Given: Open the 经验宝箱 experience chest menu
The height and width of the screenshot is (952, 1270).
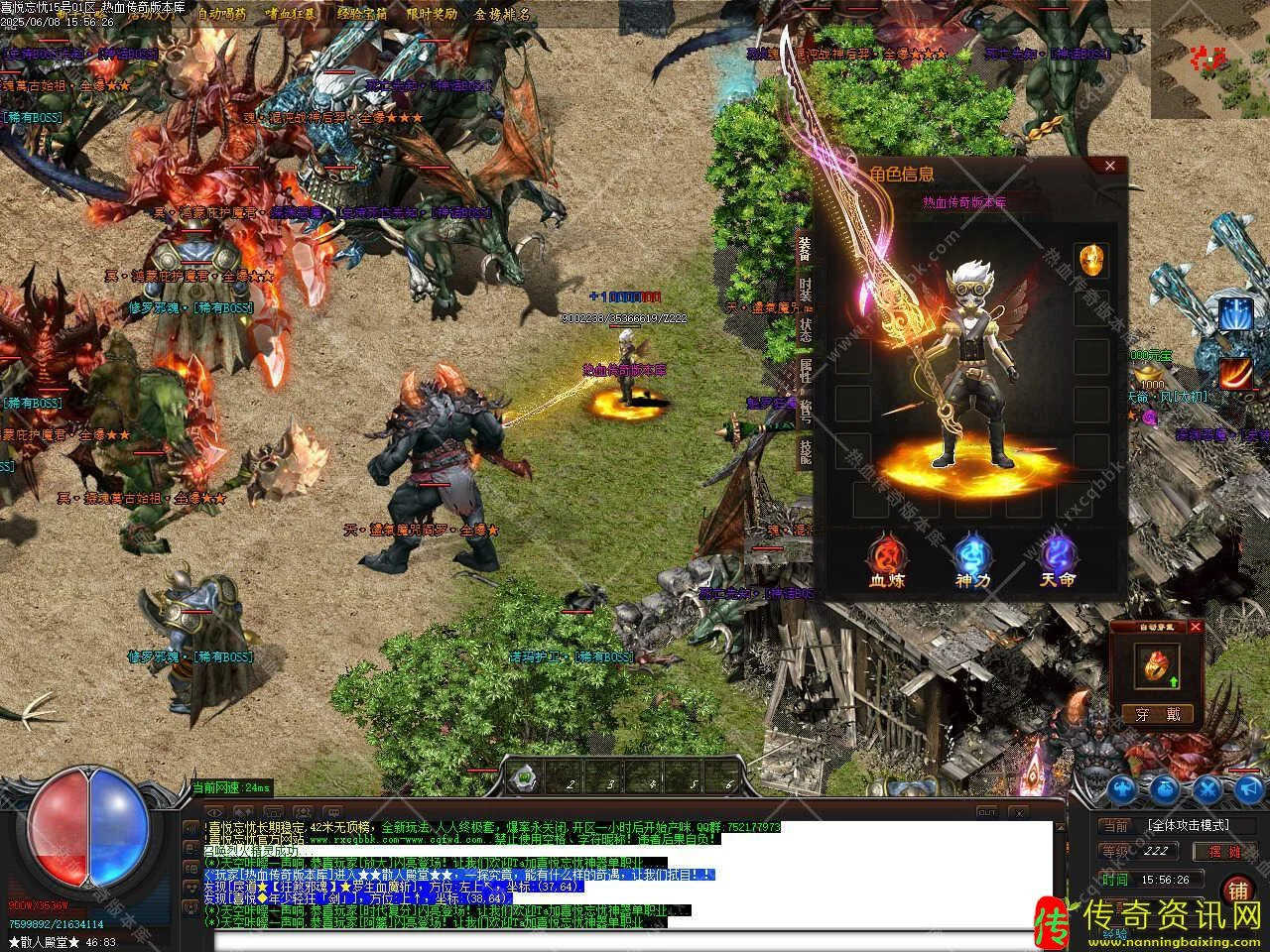Looking at the screenshot, I should point(361,14).
